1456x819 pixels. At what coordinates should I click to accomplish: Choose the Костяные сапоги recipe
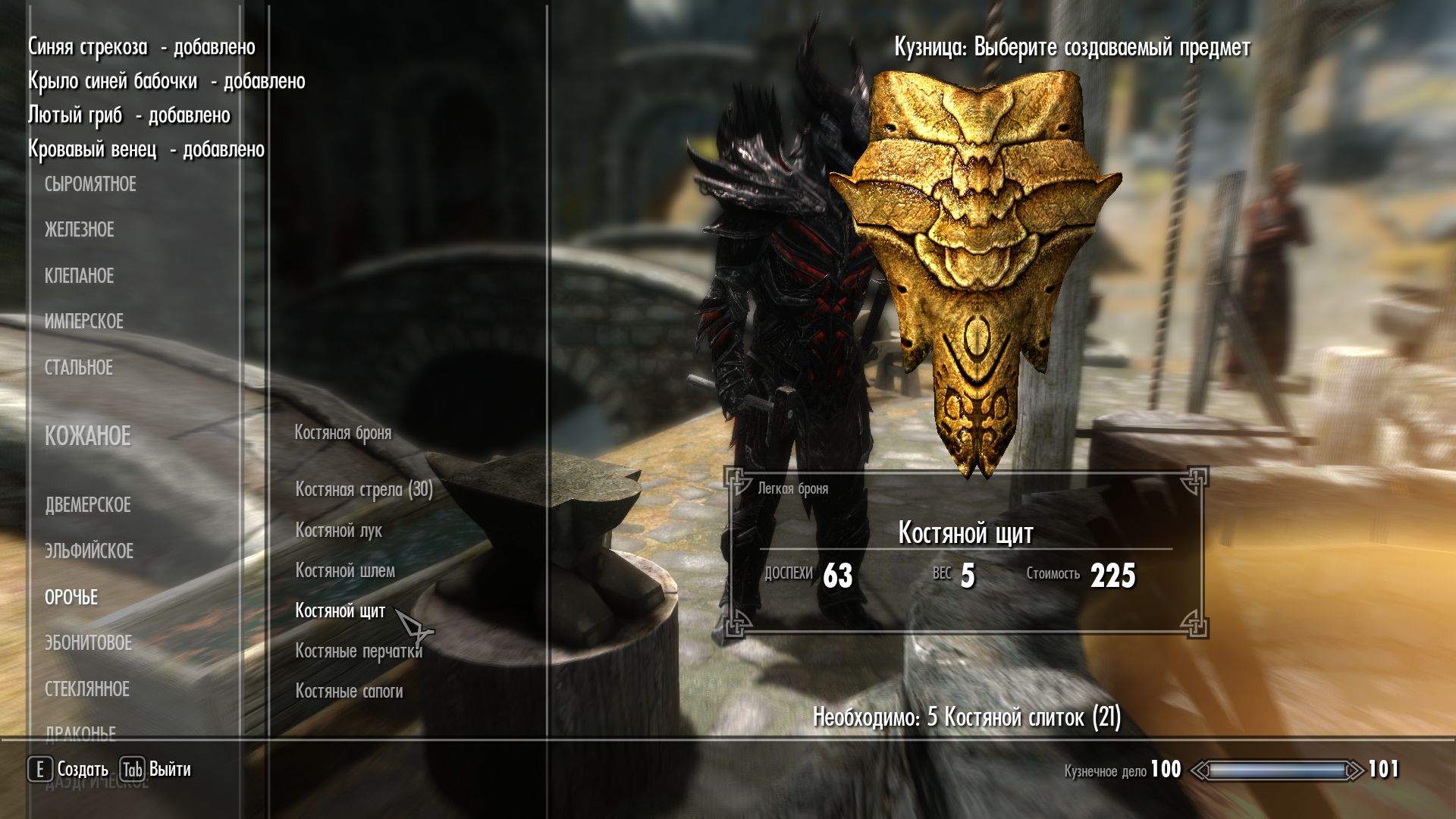[x=349, y=692]
